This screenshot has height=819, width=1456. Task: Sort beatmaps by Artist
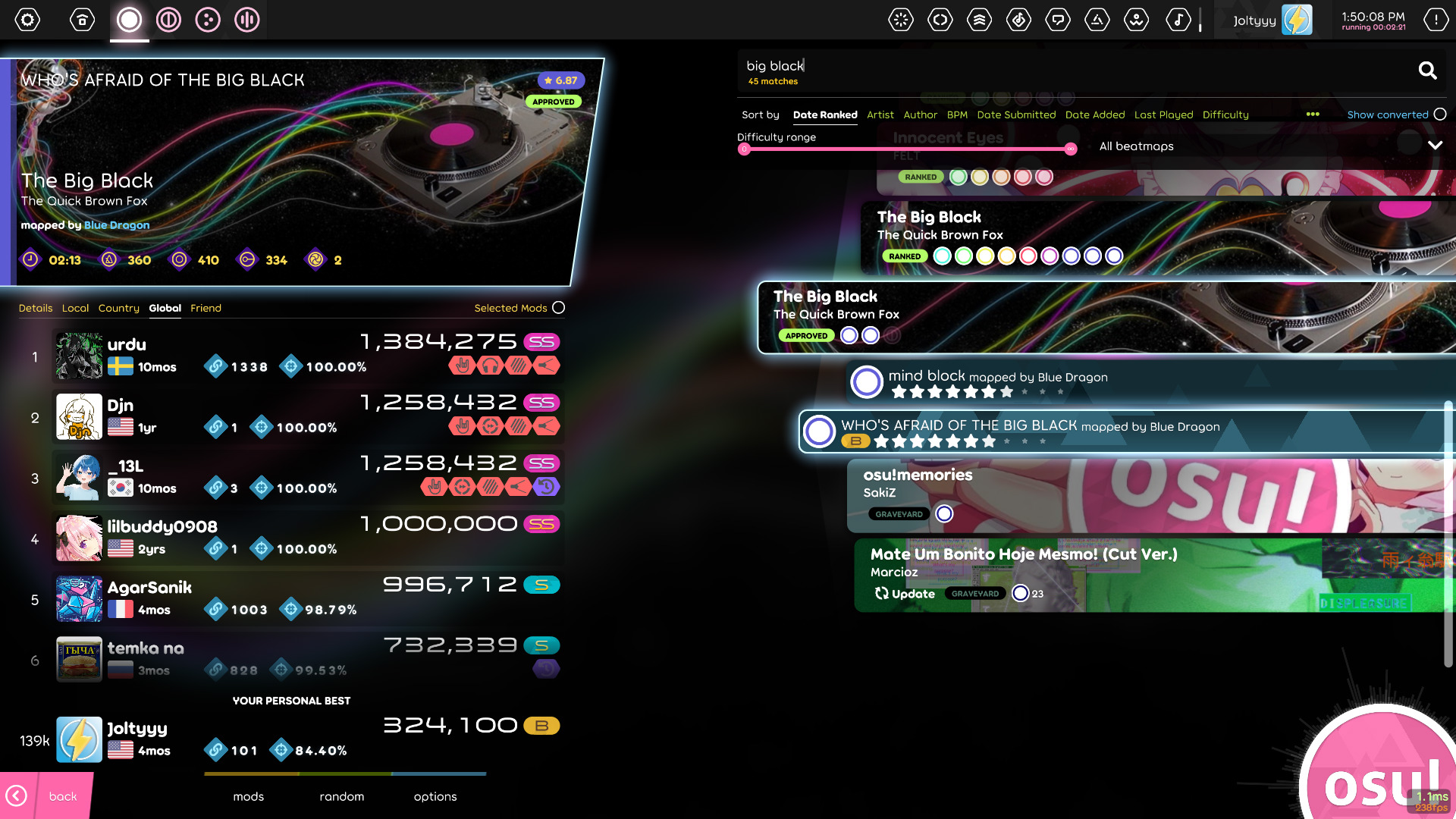coord(880,115)
